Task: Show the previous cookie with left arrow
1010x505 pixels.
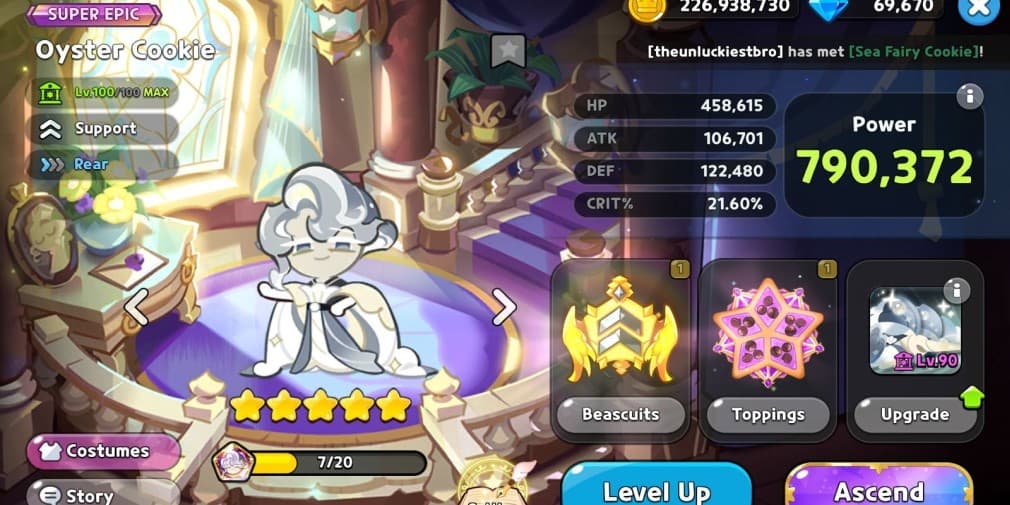Action: pos(136,308)
